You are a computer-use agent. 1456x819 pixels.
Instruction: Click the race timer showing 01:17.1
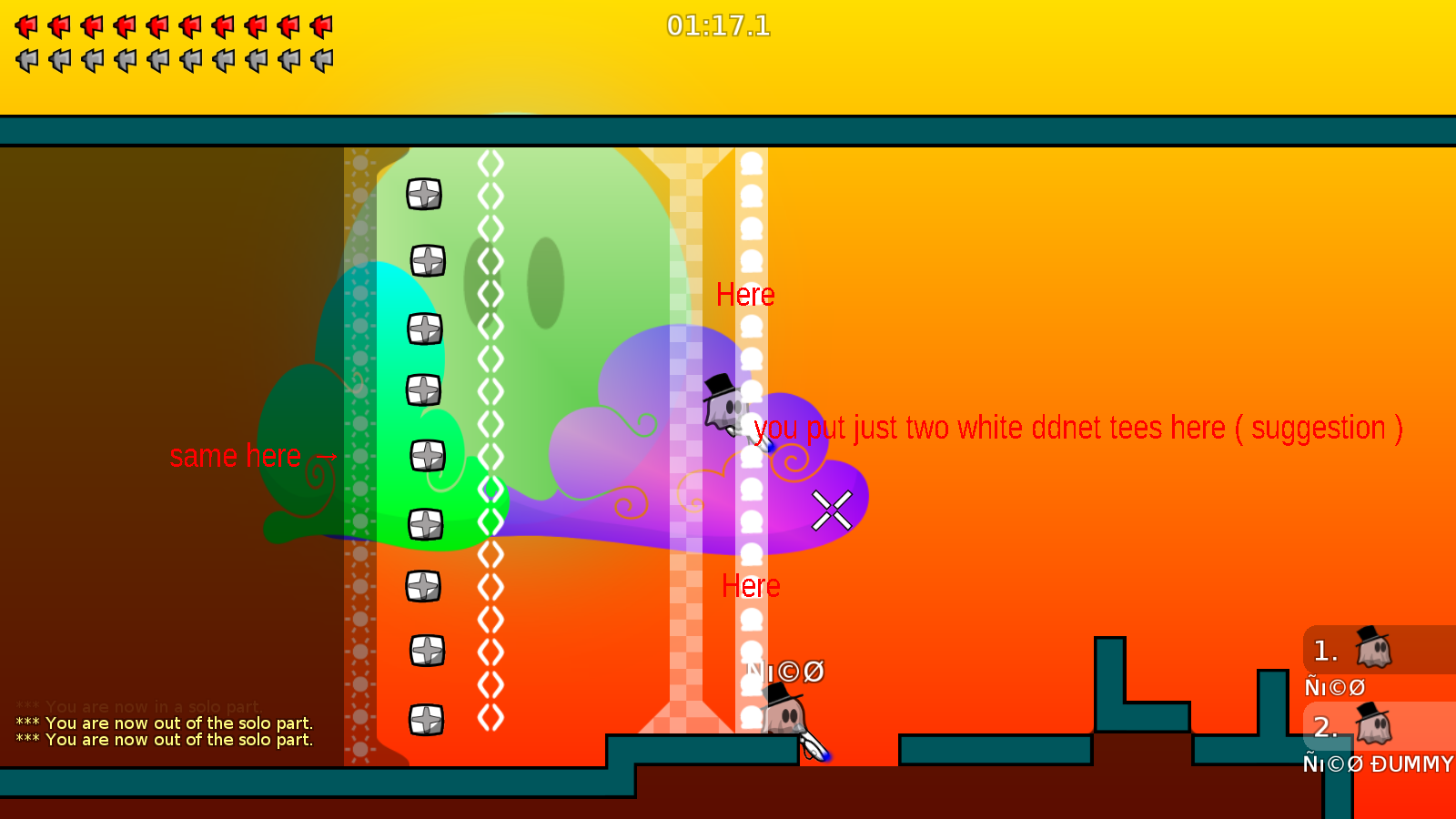pyautogui.click(x=720, y=26)
